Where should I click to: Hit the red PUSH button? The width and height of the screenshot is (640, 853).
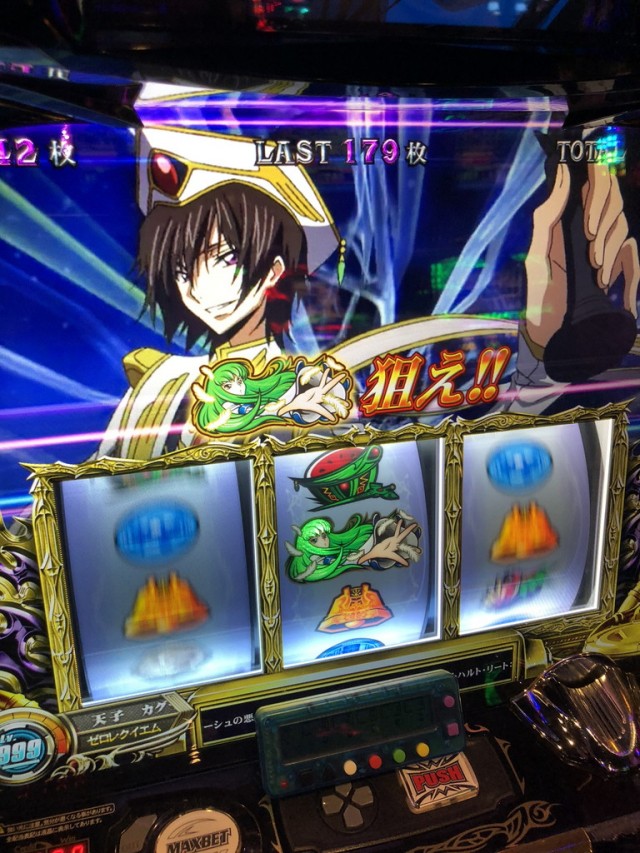tap(437, 781)
